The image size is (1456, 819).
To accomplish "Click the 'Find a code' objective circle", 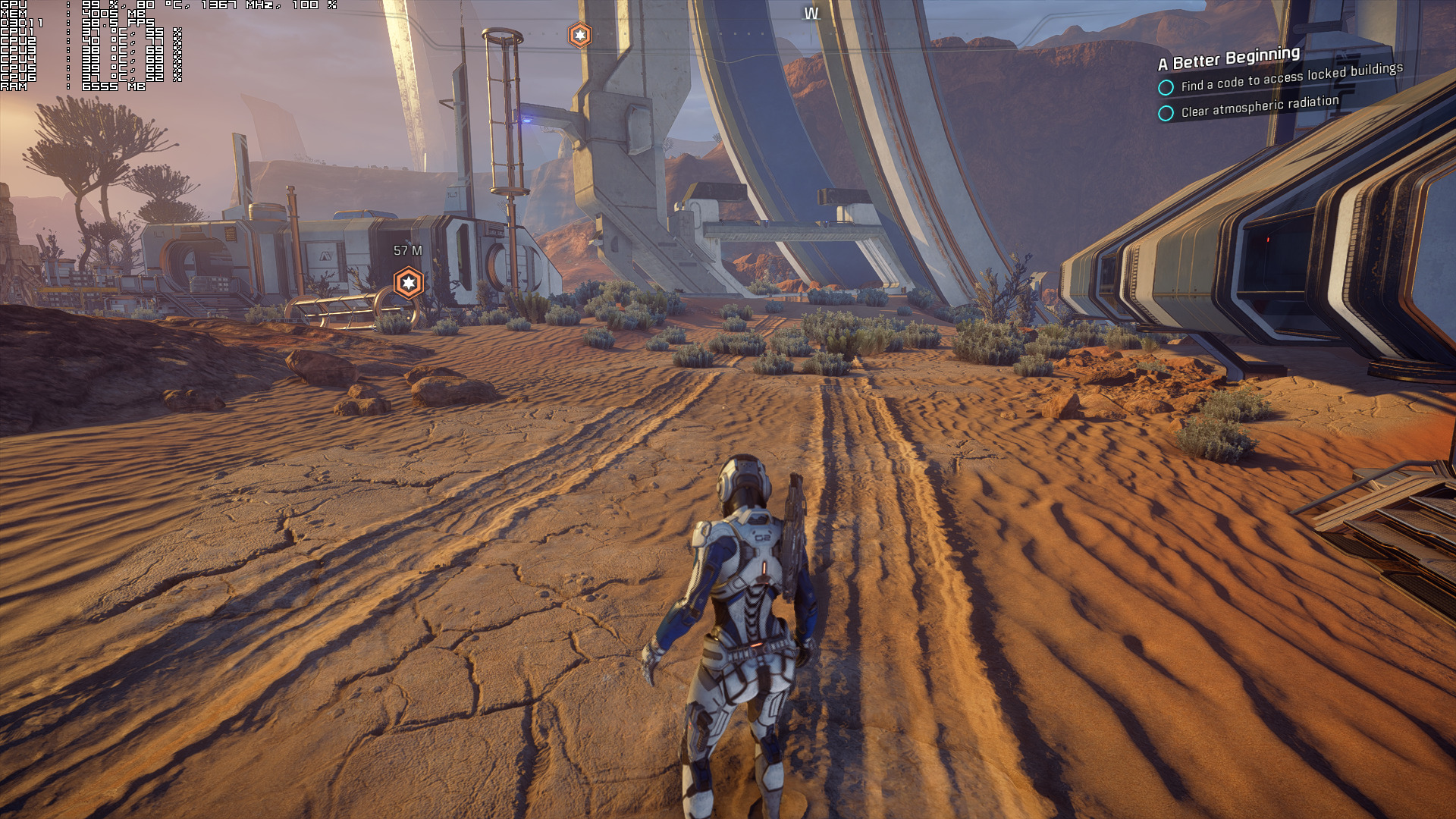I will [1166, 87].
